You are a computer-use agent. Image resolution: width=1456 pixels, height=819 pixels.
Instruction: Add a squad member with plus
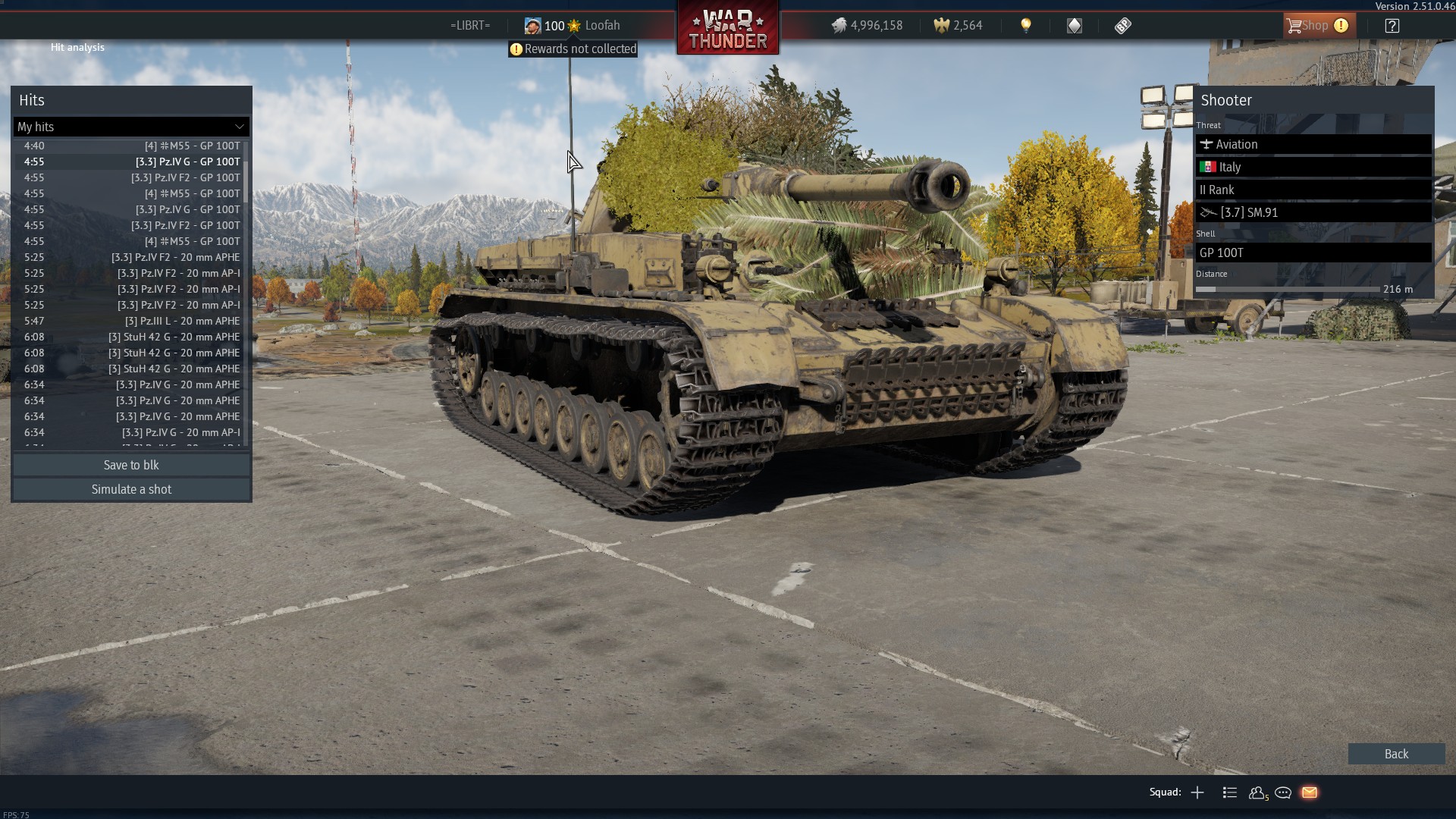(x=1197, y=792)
